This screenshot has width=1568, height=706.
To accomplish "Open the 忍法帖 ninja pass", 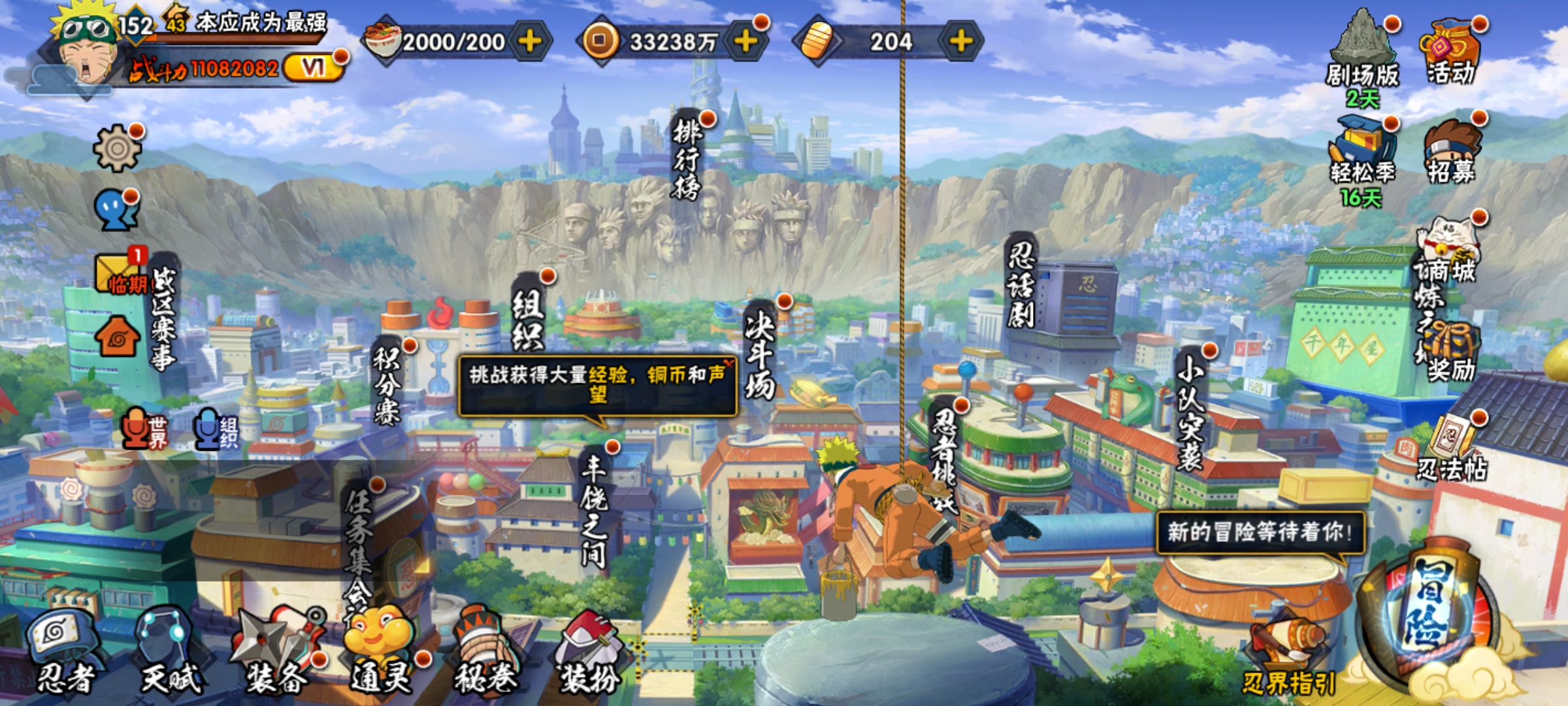I will [1452, 448].
